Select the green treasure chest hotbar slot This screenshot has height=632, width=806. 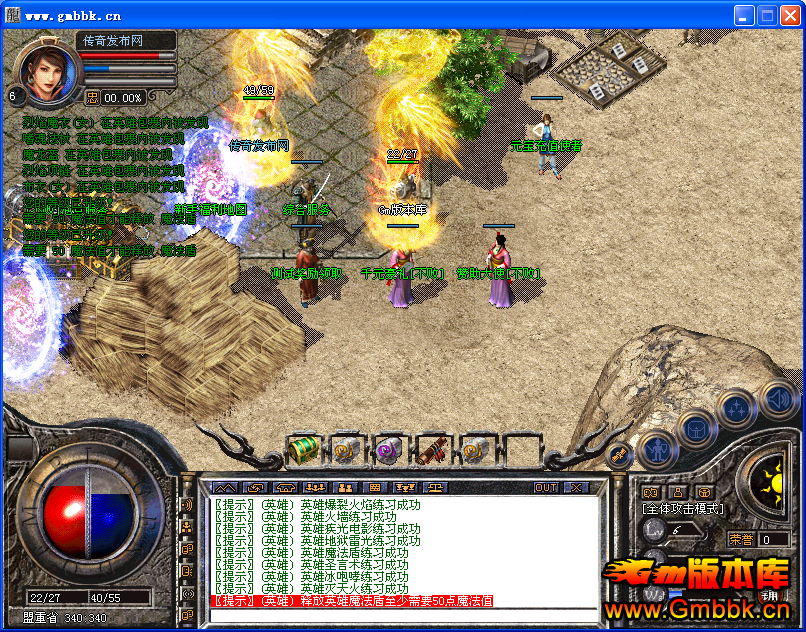pos(302,451)
